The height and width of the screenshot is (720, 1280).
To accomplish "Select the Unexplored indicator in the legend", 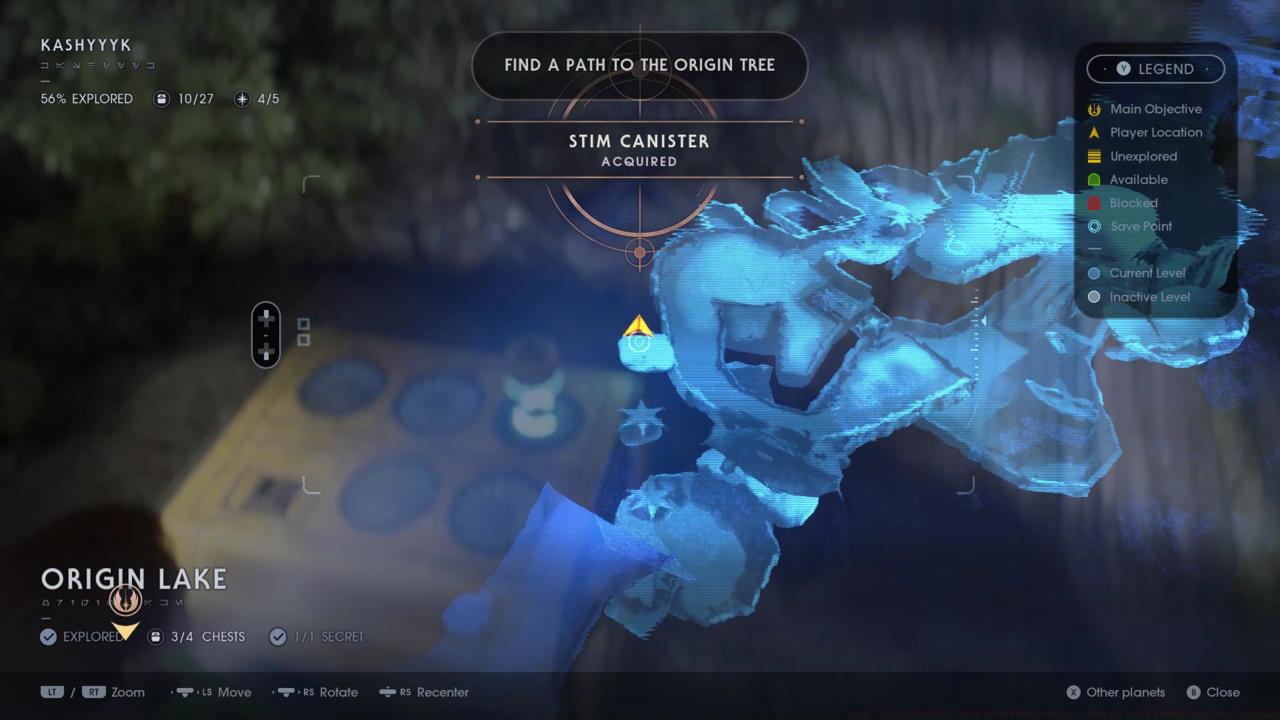I will point(1094,156).
